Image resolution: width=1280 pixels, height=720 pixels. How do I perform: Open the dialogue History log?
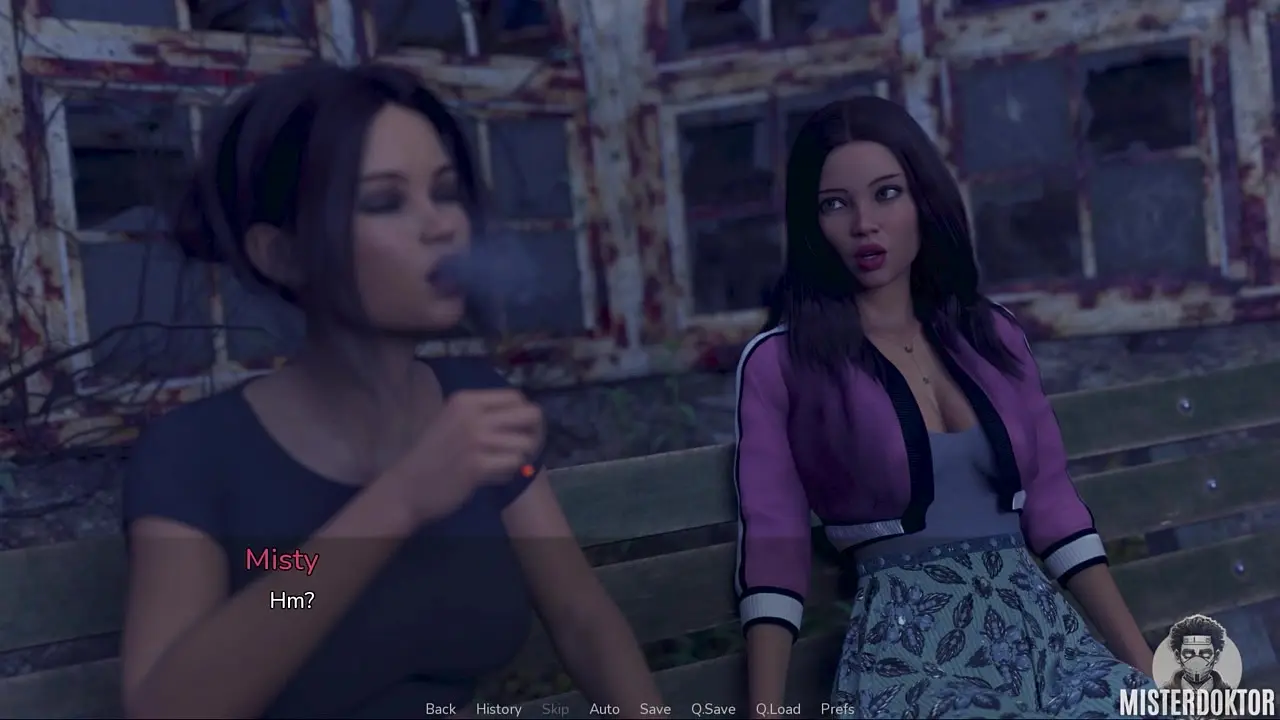click(498, 709)
